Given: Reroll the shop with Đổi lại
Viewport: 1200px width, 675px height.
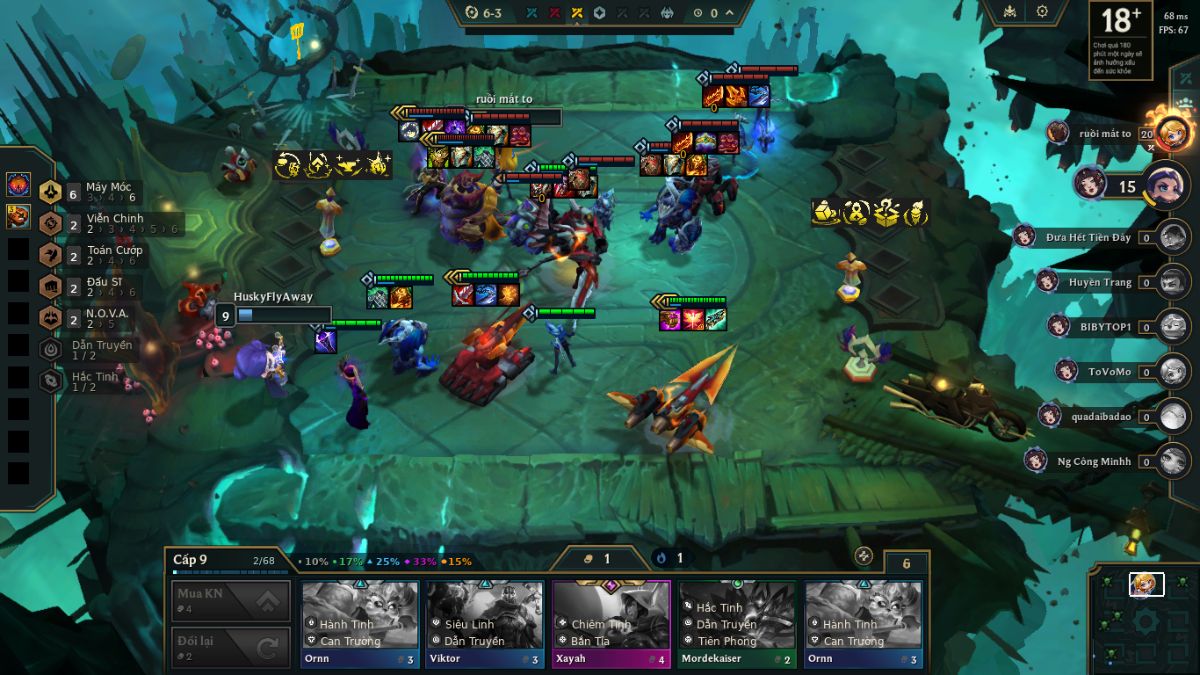Looking at the screenshot, I should tap(231, 647).
